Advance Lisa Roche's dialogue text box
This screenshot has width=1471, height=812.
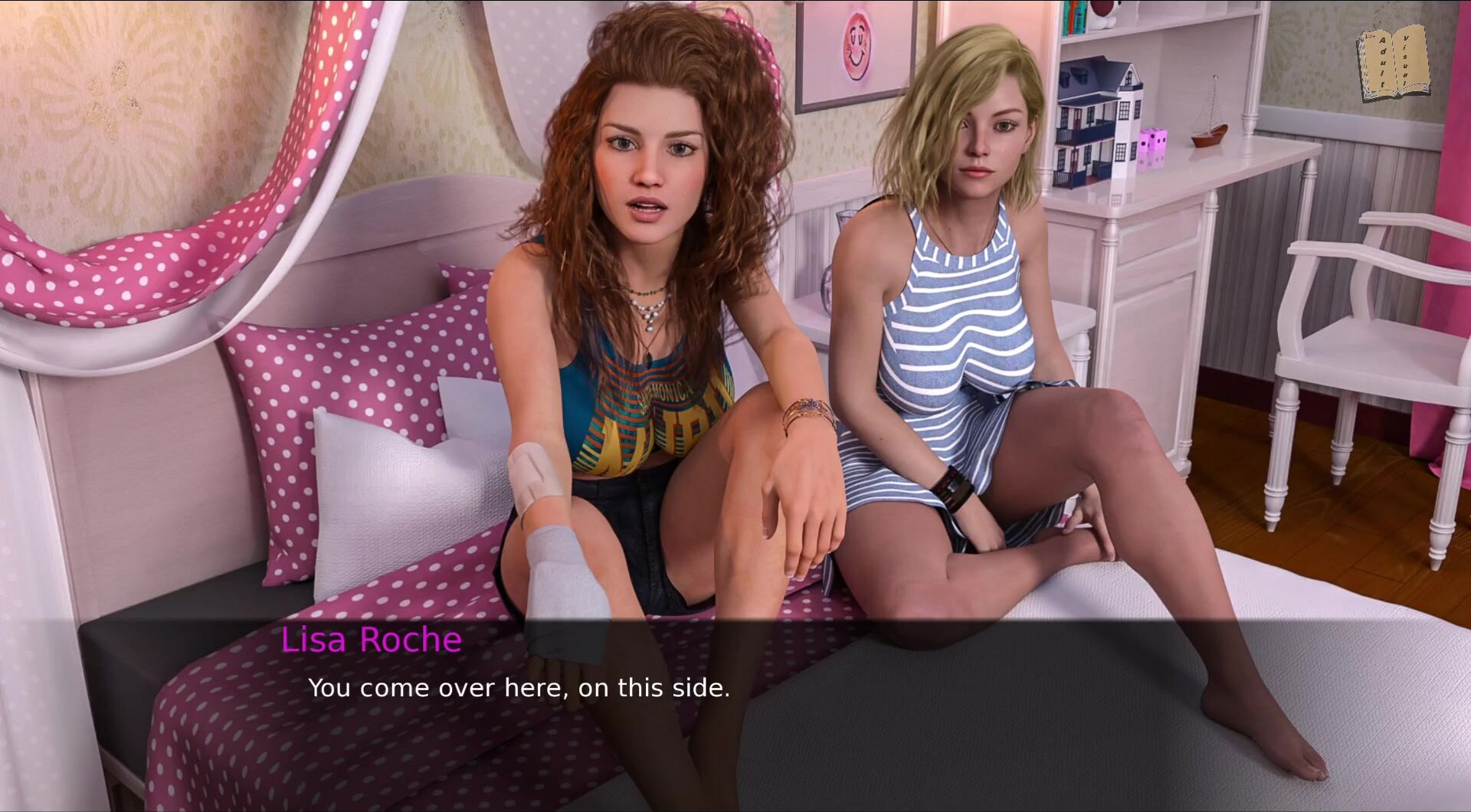(x=735, y=712)
